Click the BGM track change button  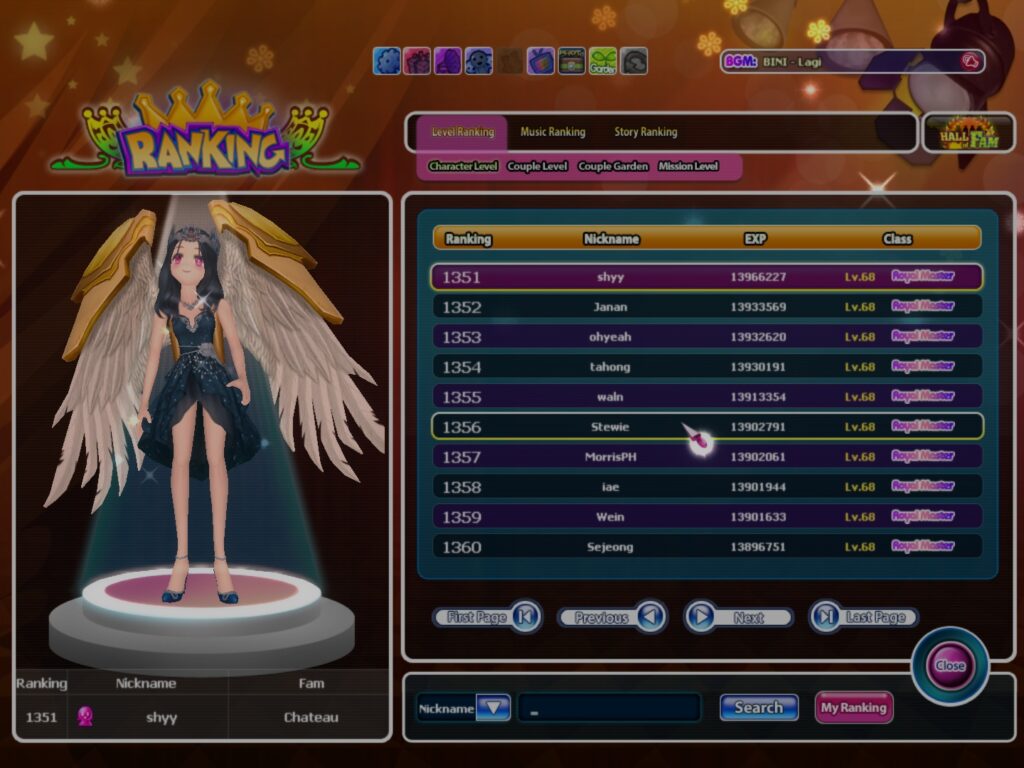click(x=969, y=62)
